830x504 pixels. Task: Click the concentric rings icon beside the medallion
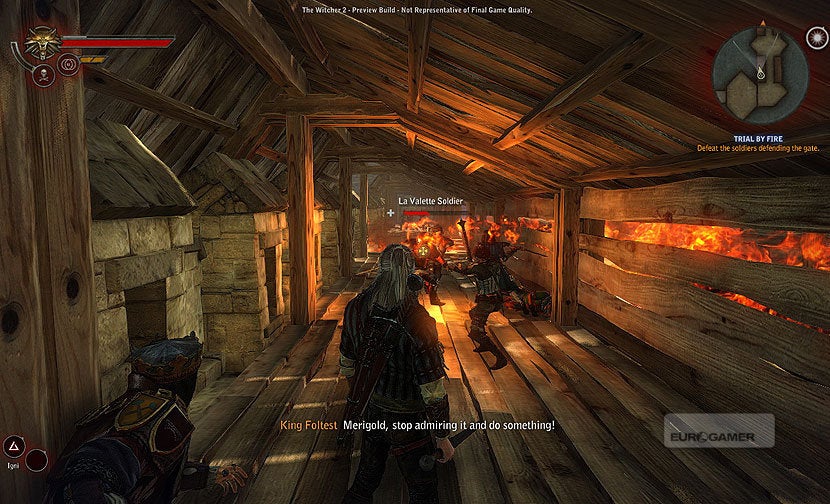point(69,65)
